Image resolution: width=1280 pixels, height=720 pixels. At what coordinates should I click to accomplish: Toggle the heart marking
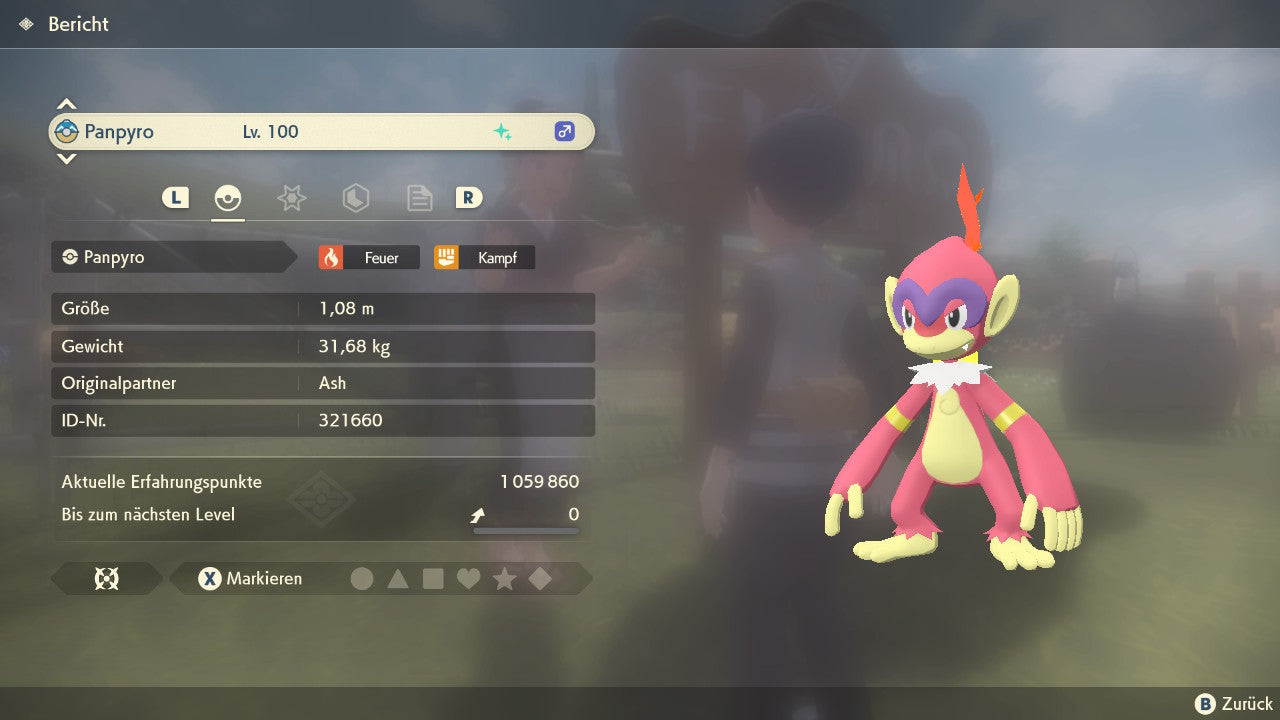coord(468,579)
